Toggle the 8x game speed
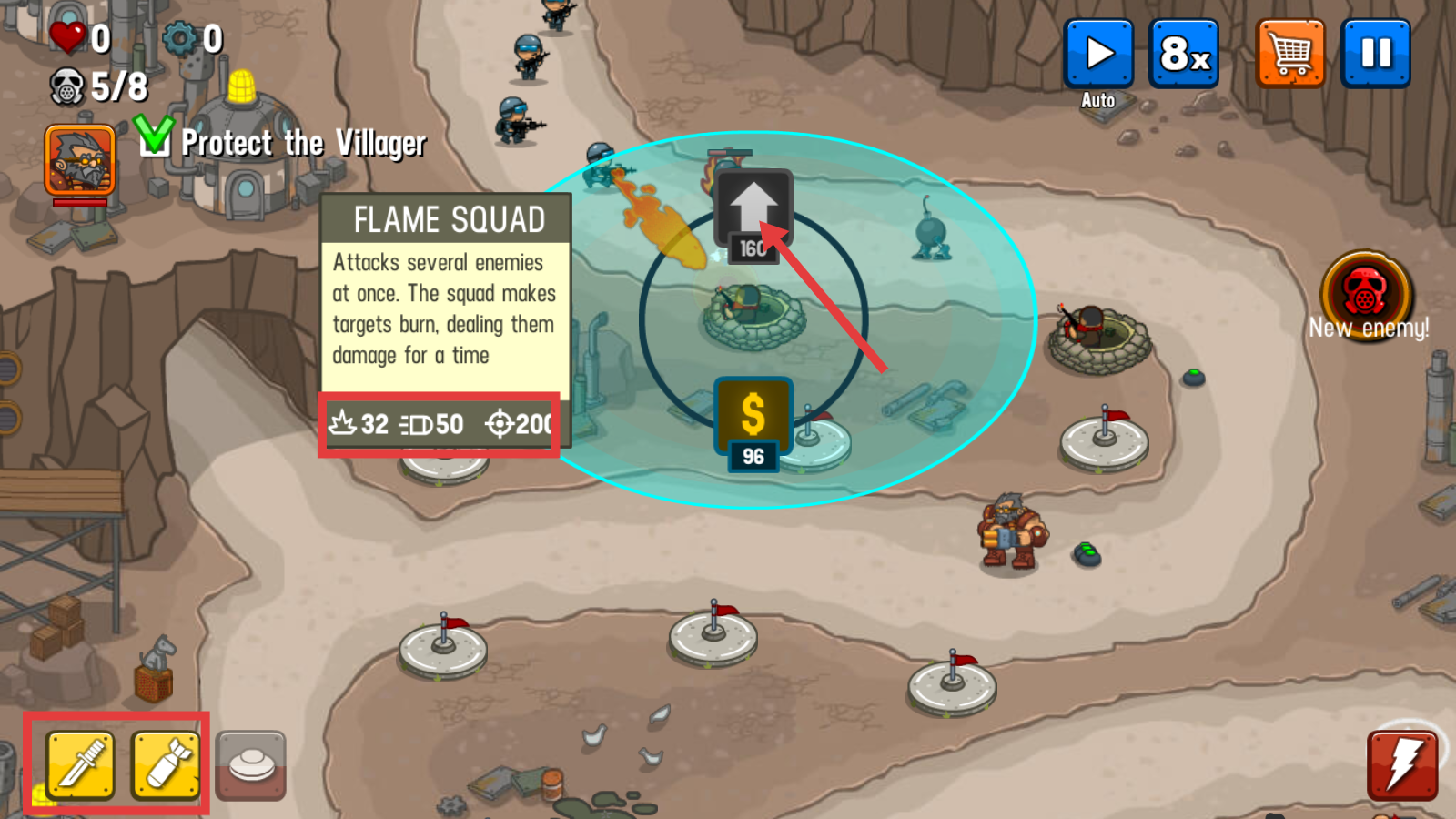This screenshot has width=1456, height=819. [1184, 55]
